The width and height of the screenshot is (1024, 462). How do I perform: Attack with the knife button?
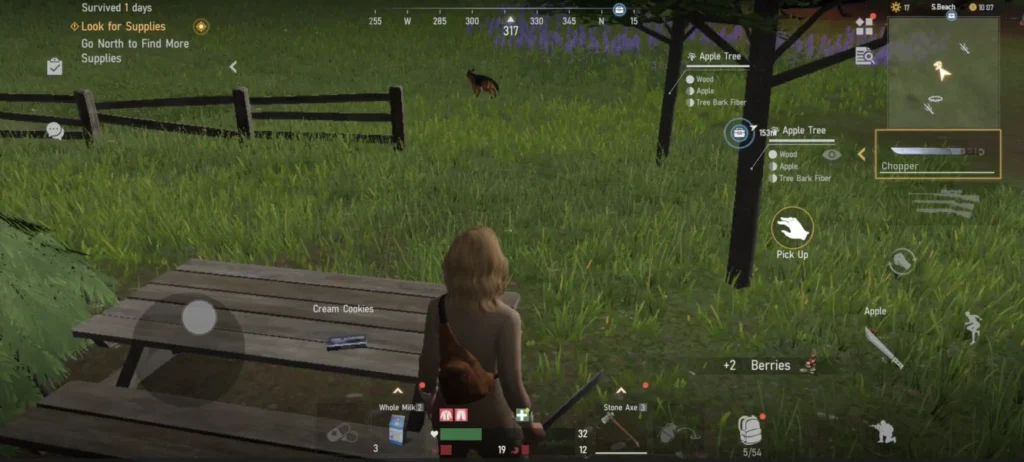[883, 346]
